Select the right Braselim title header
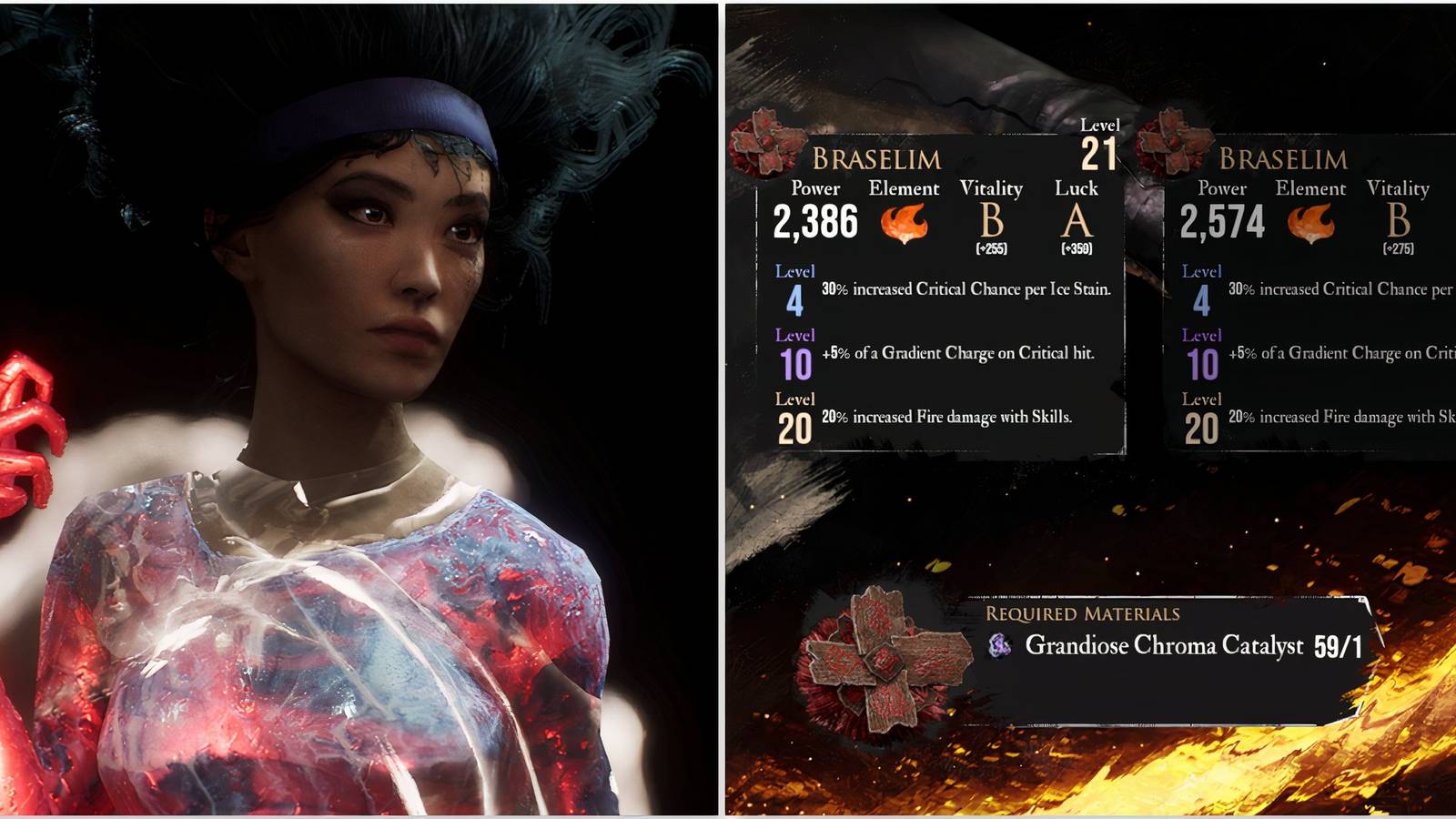Image resolution: width=1456 pixels, height=819 pixels. 1283,159
